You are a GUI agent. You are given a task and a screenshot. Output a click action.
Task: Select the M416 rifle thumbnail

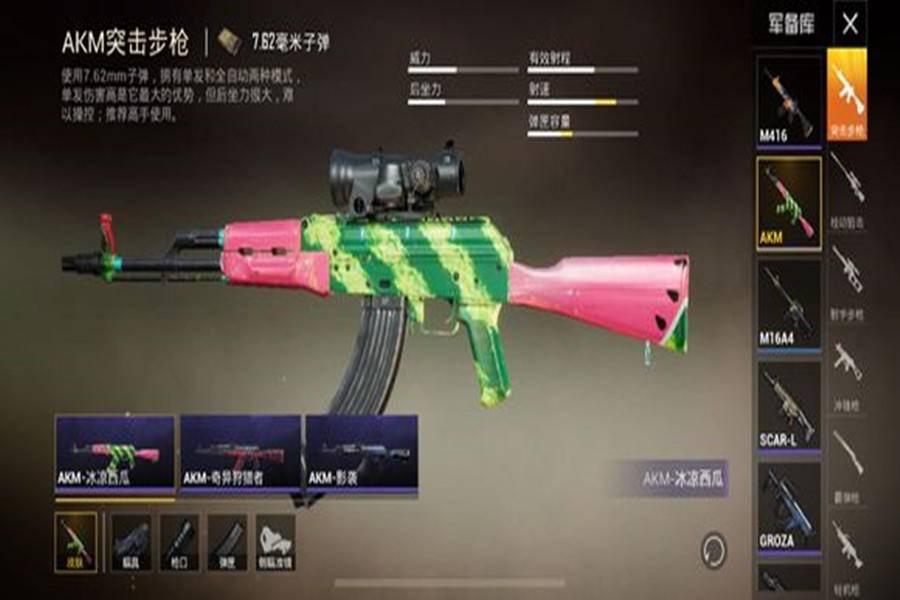[x=788, y=99]
